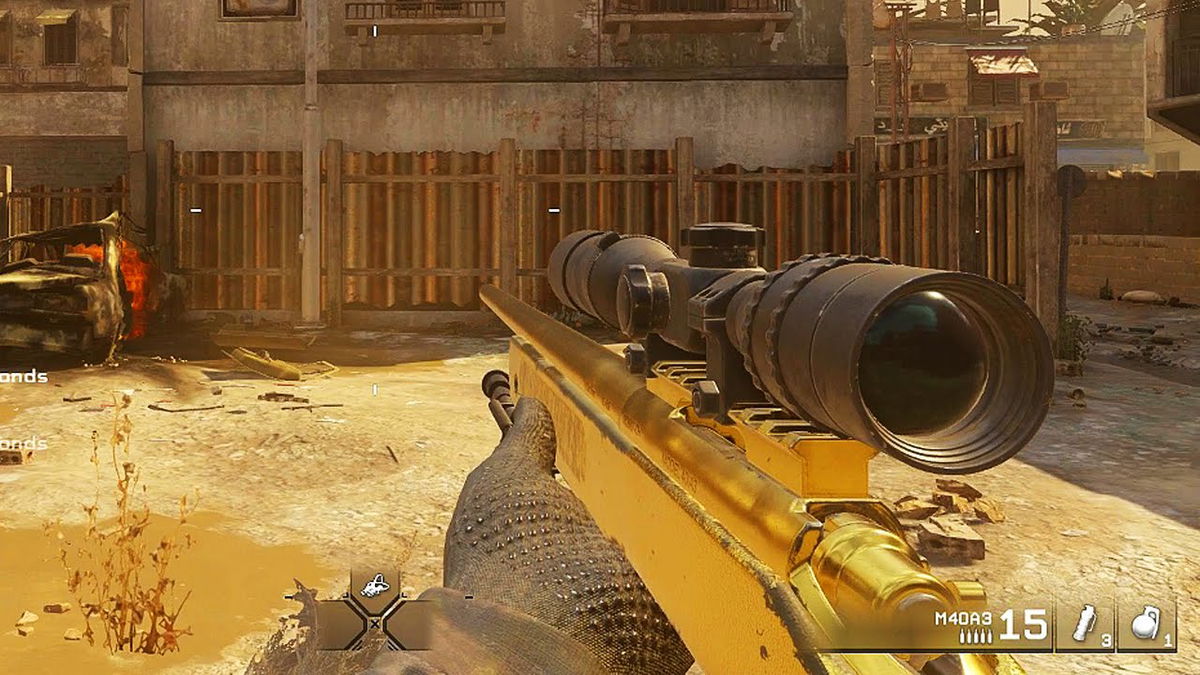The width and height of the screenshot is (1200, 675).
Task: Activate the killstreak icon atop the d-pad
Action: coord(374,586)
